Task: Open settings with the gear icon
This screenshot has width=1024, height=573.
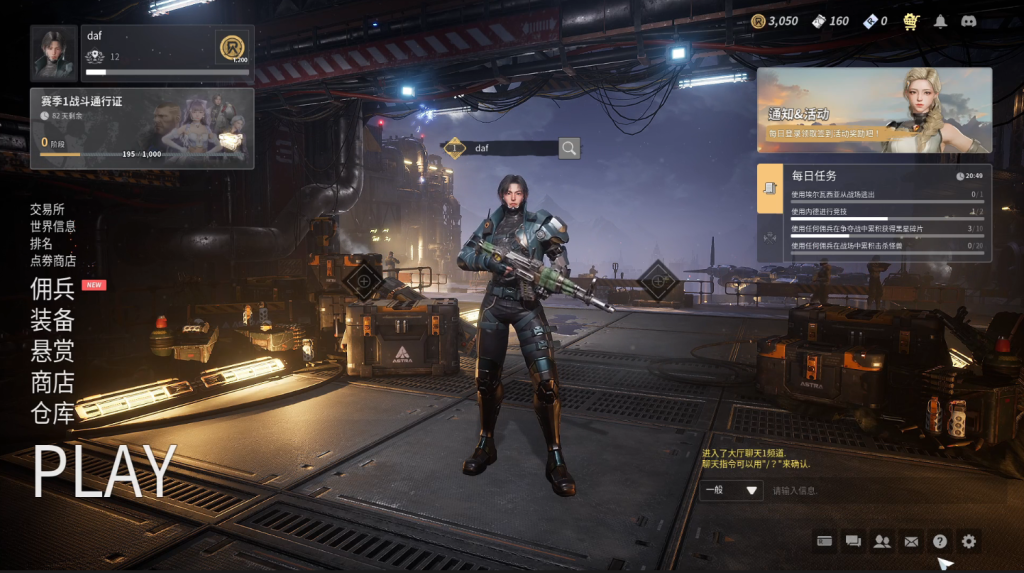Action: (968, 541)
